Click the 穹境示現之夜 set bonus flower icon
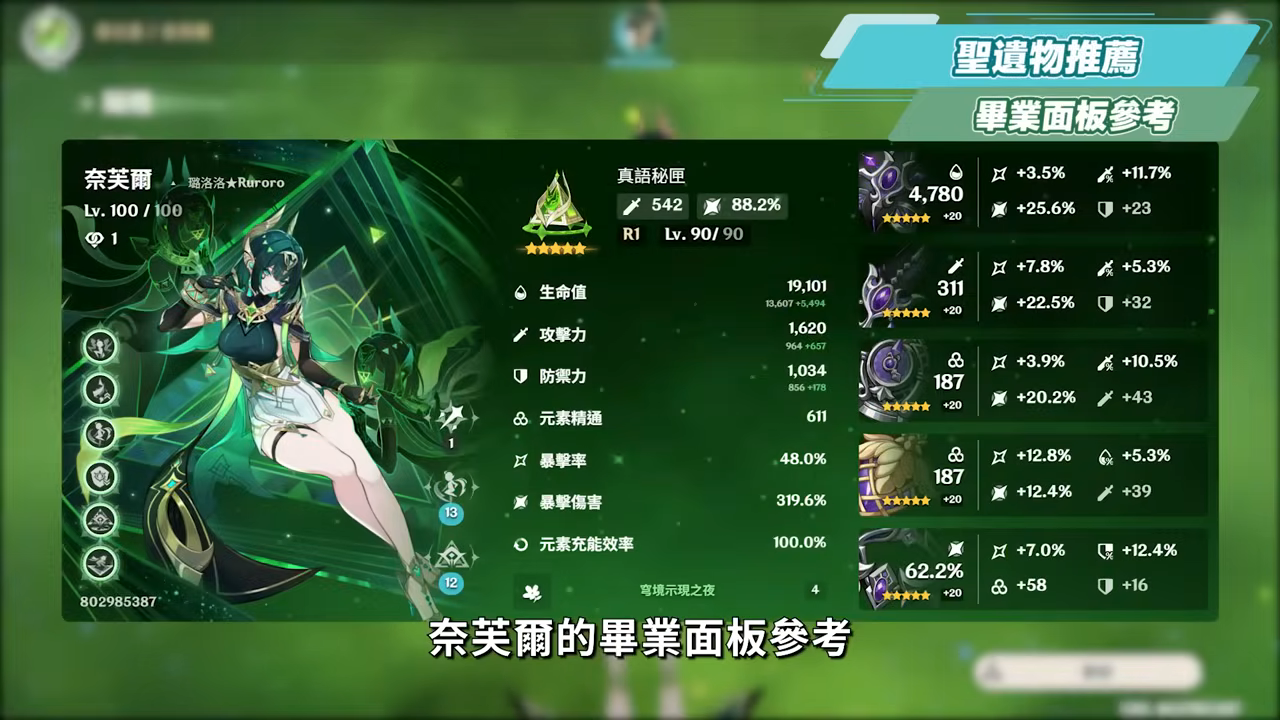Image resolution: width=1280 pixels, height=720 pixels. point(531,592)
